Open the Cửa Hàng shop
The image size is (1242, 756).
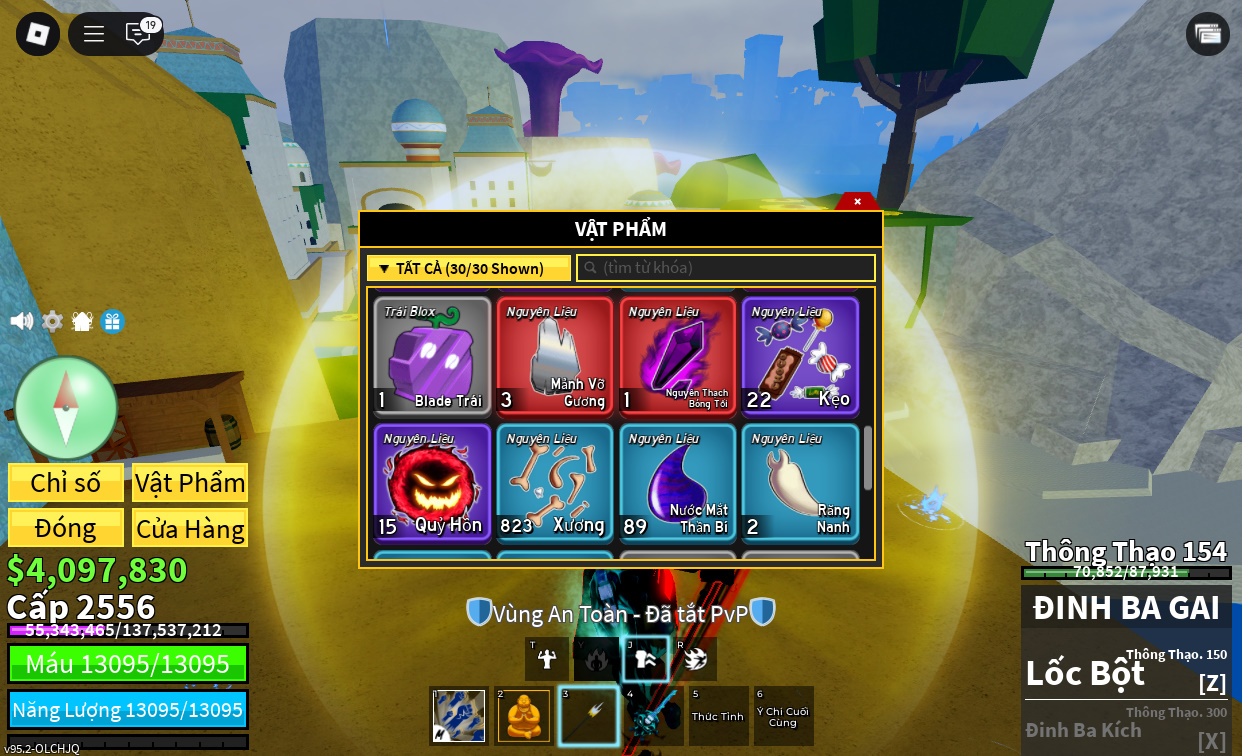tap(190, 528)
